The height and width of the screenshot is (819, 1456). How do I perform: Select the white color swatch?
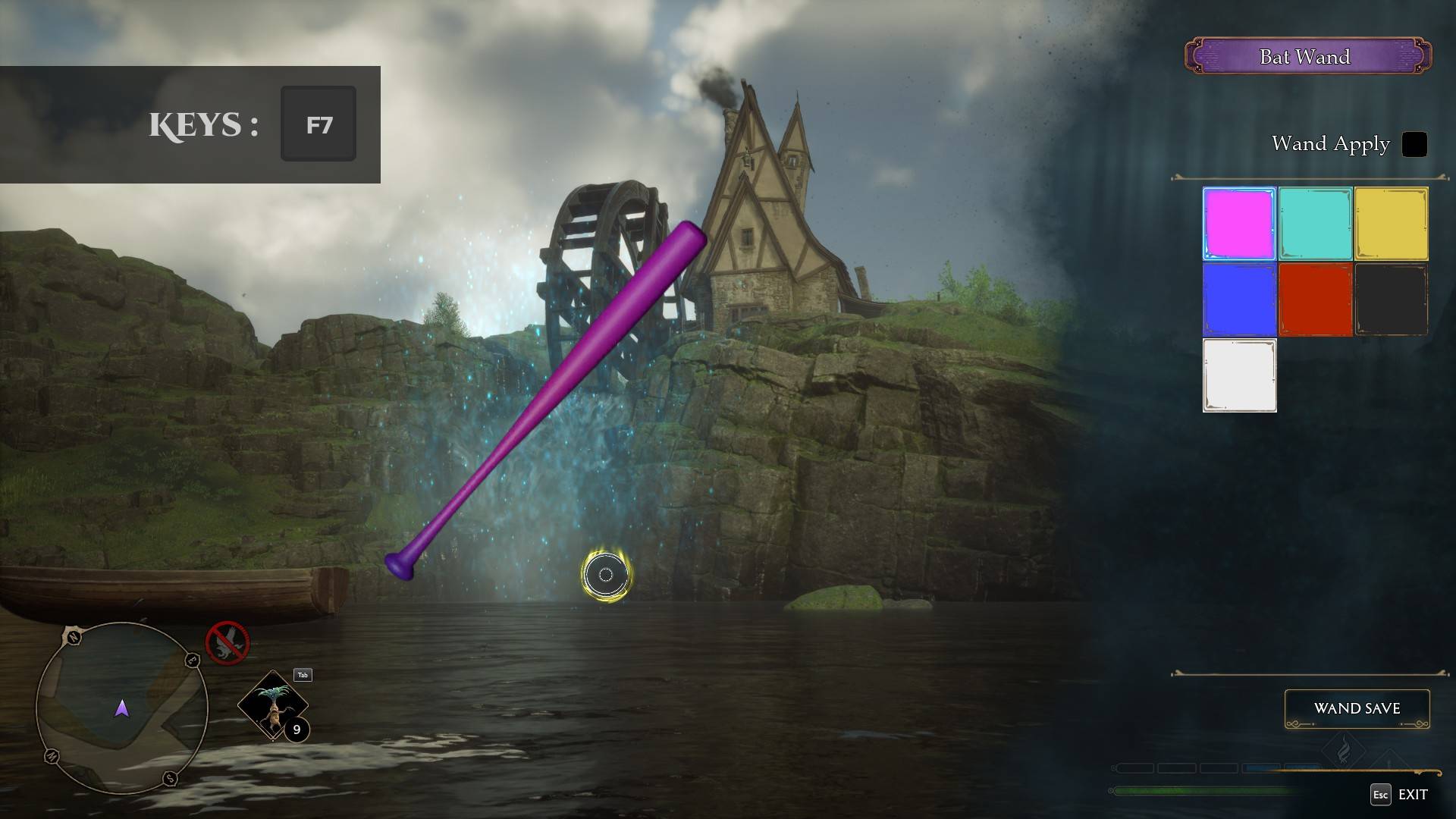[x=1238, y=375]
